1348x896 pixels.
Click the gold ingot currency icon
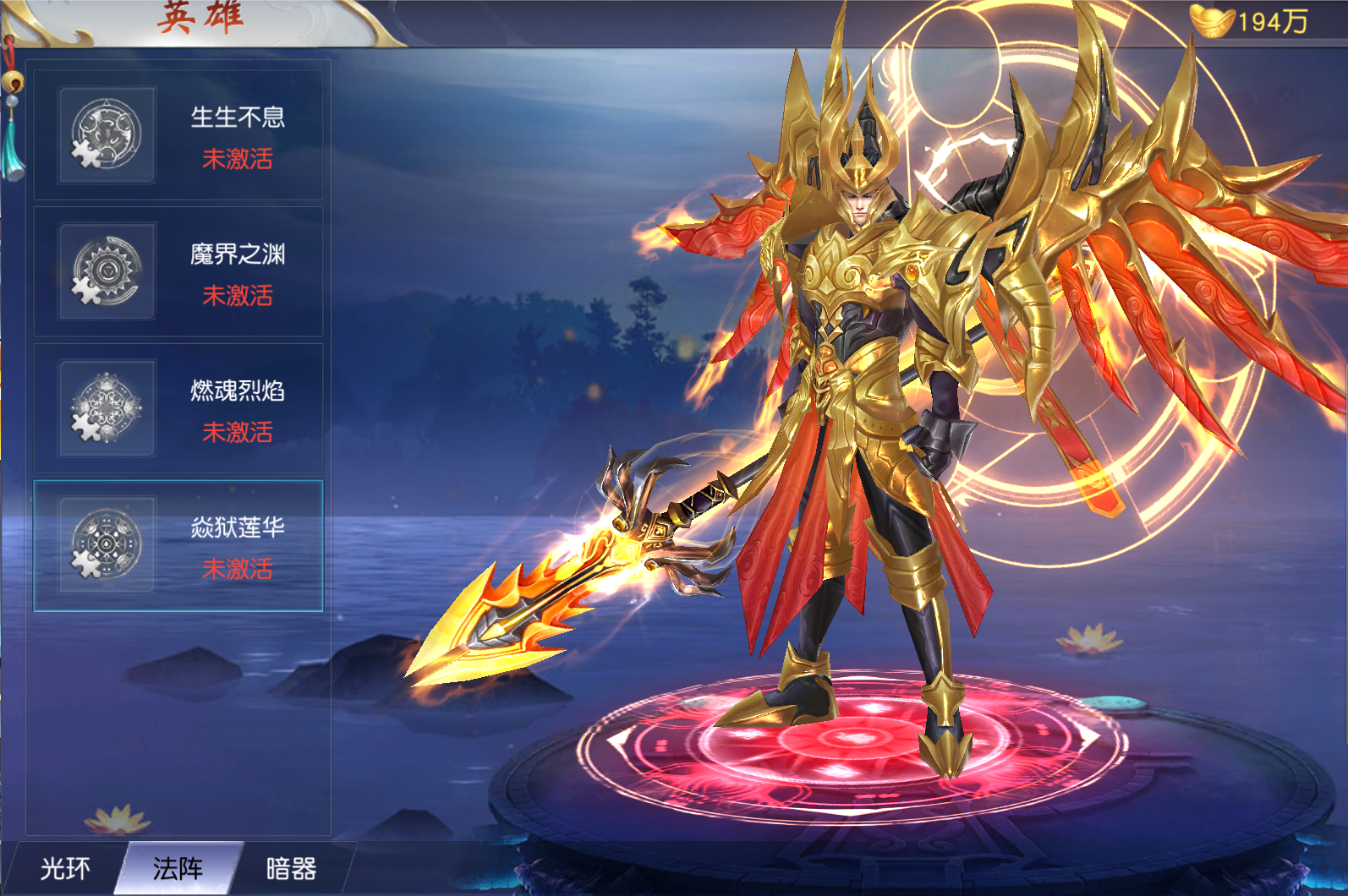click(1212, 21)
